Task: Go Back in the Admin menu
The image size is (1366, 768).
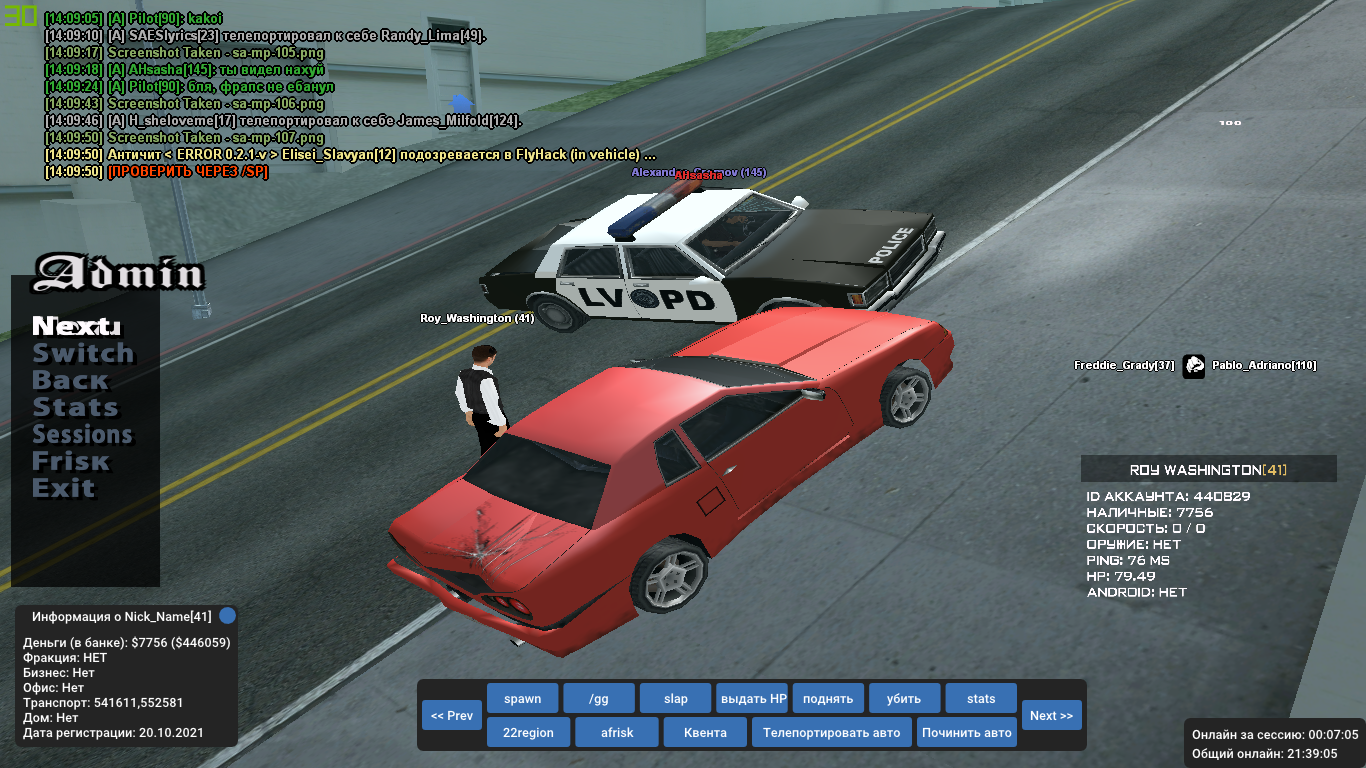Action: (x=70, y=381)
